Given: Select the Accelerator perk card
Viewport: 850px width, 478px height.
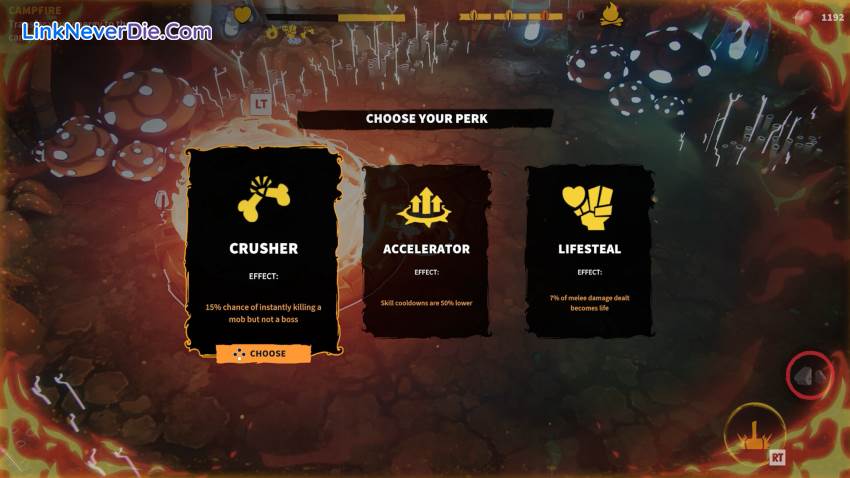Looking at the screenshot, I should [426, 250].
